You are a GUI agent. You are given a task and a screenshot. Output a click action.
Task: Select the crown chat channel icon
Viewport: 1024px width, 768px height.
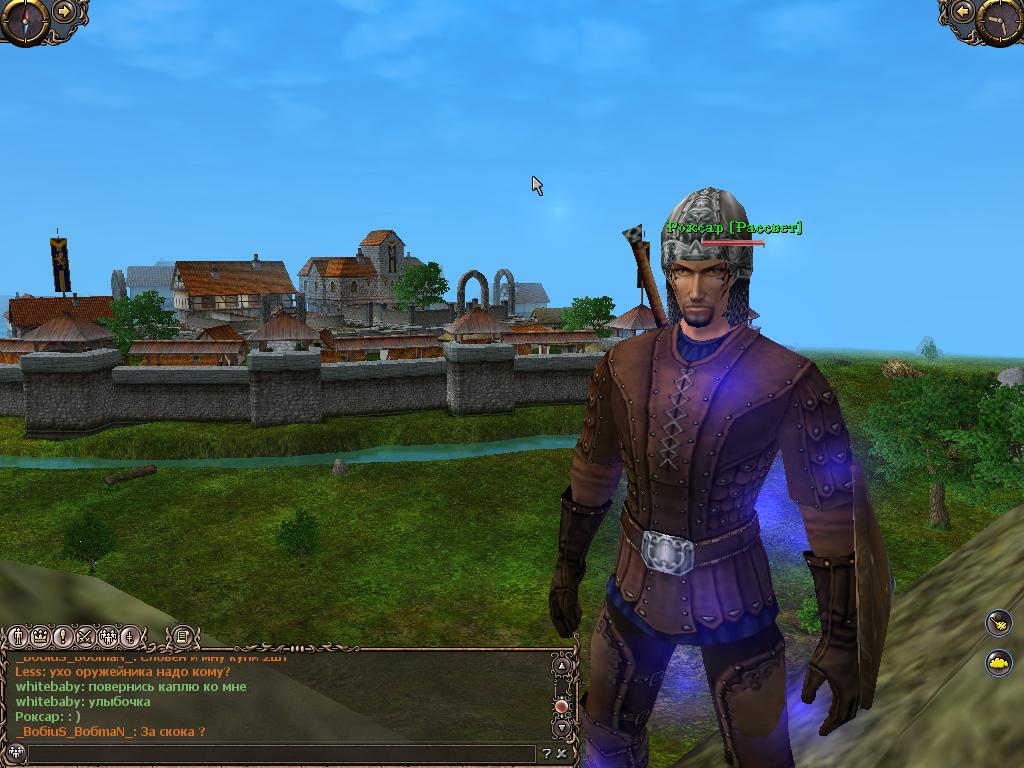[x=40, y=636]
